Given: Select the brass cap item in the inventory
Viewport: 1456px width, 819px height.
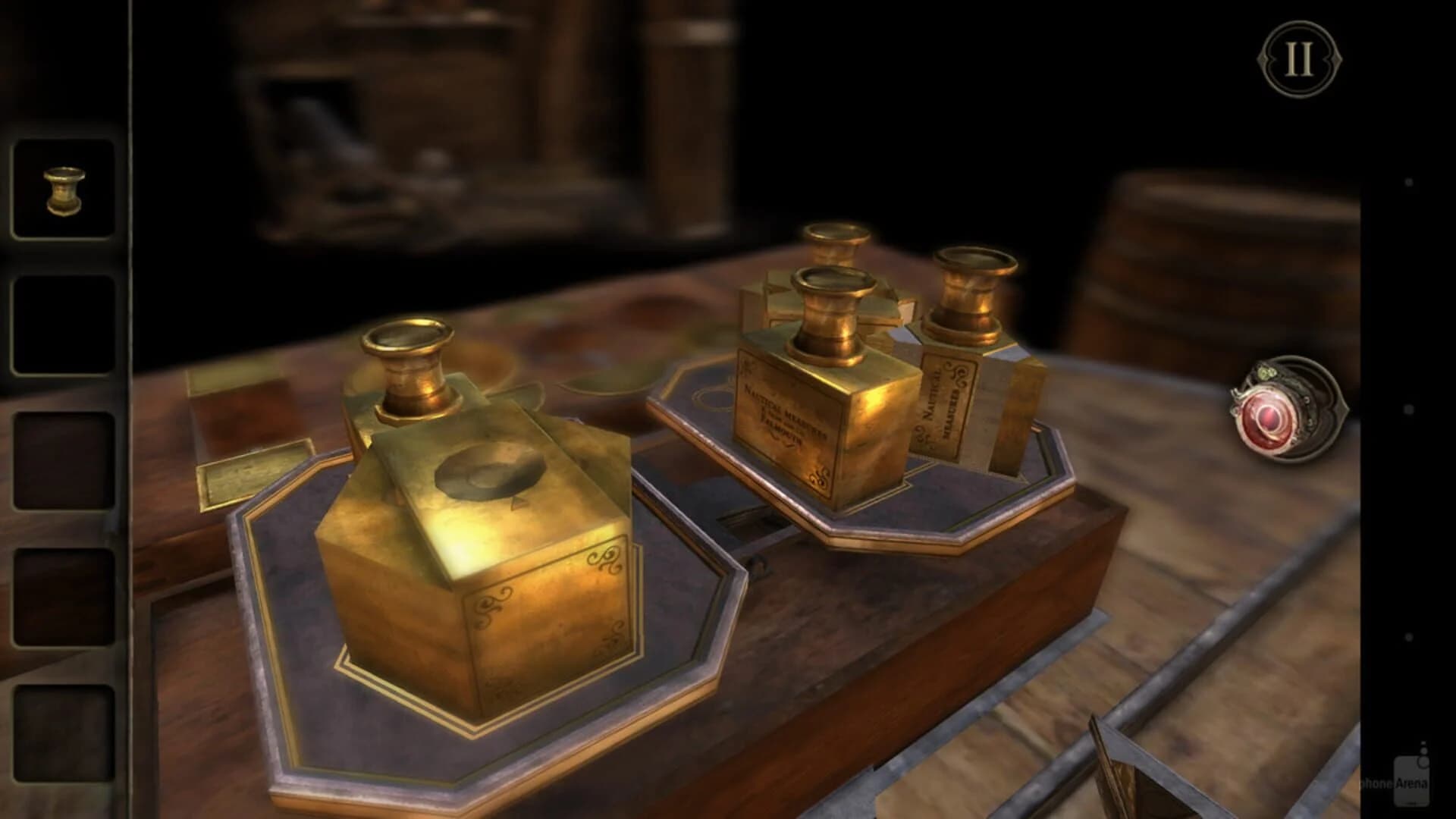Looking at the screenshot, I should tap(62, 186).
